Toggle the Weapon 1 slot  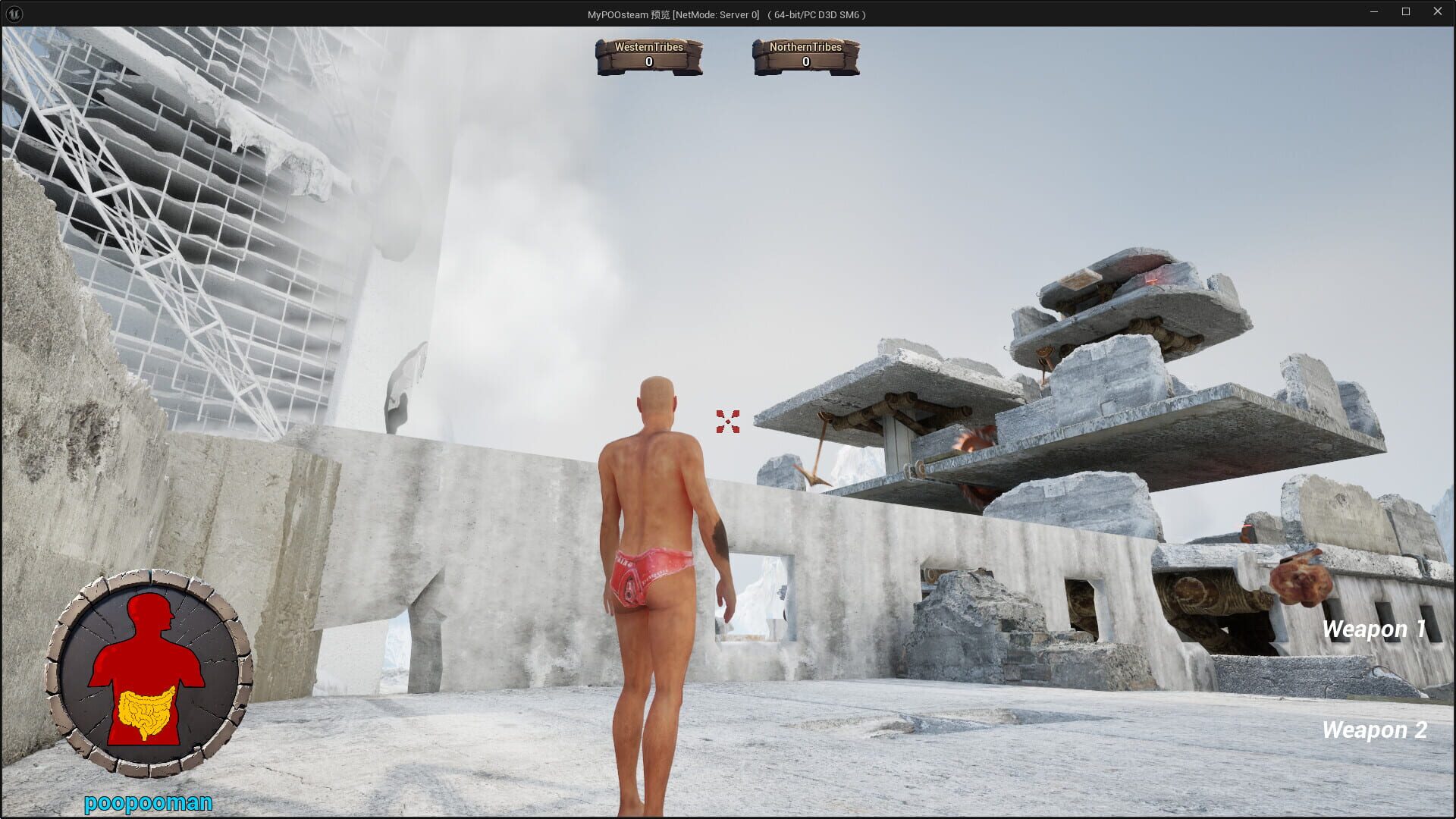1374,629
